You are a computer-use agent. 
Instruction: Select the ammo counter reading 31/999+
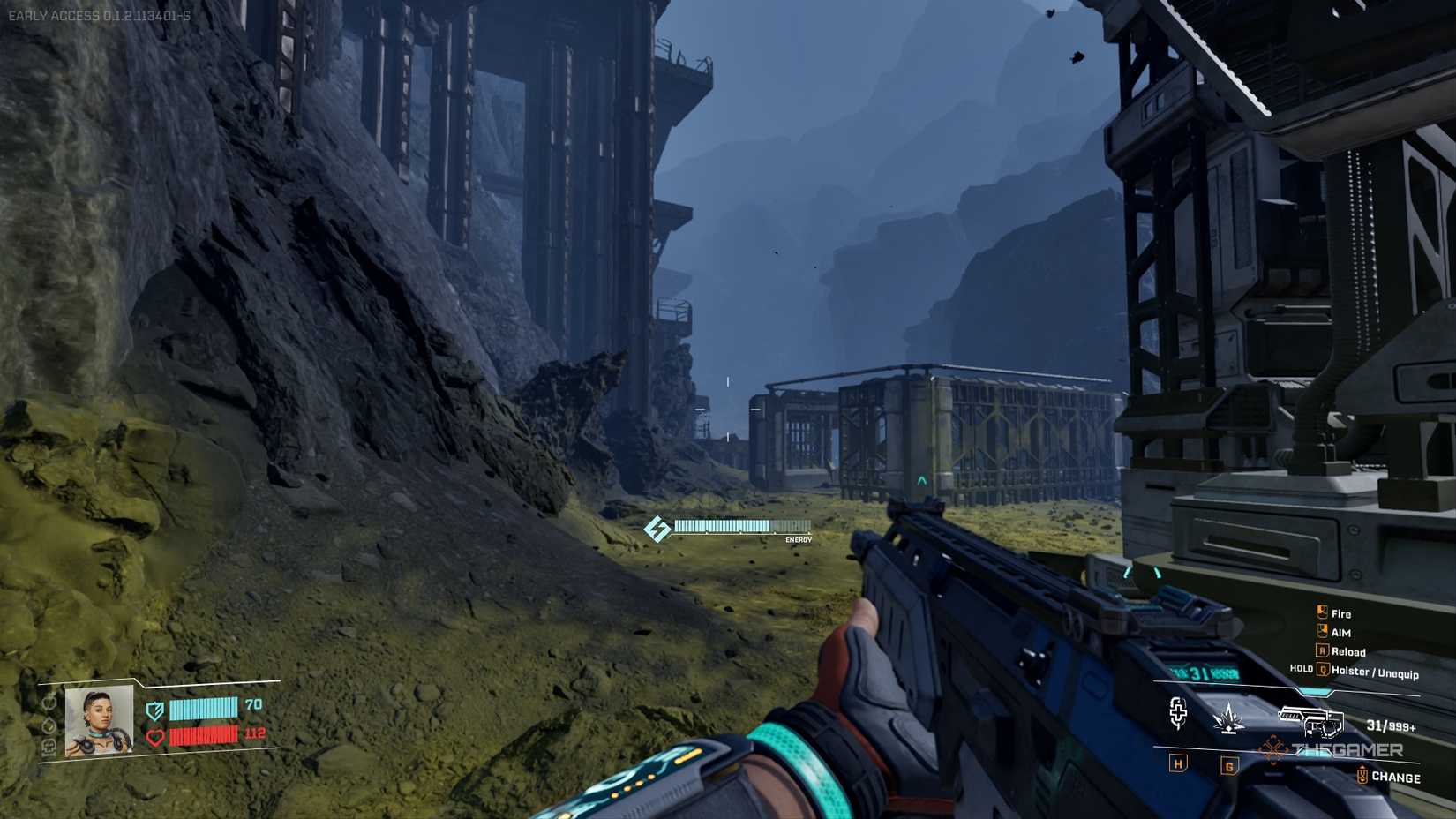(x=1391, y=725)
